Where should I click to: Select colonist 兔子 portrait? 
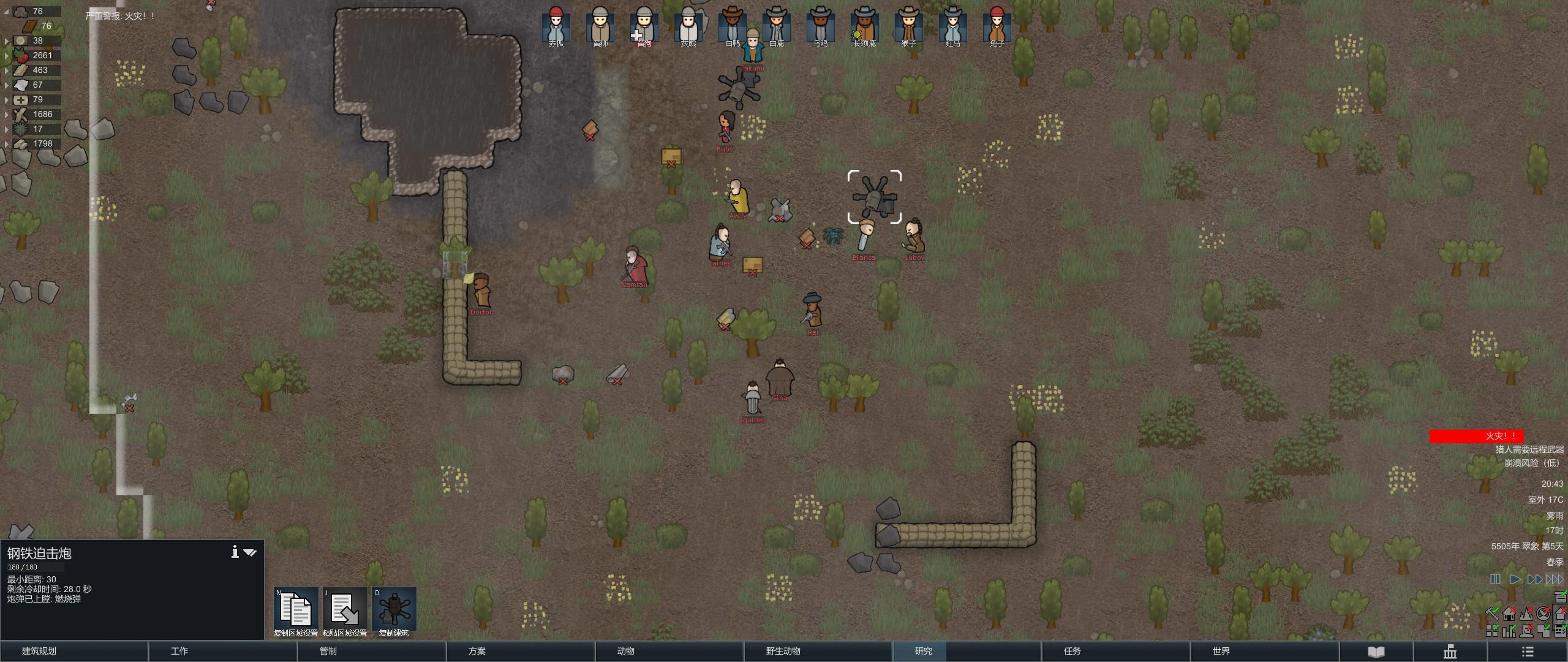[x=997, y=26]
